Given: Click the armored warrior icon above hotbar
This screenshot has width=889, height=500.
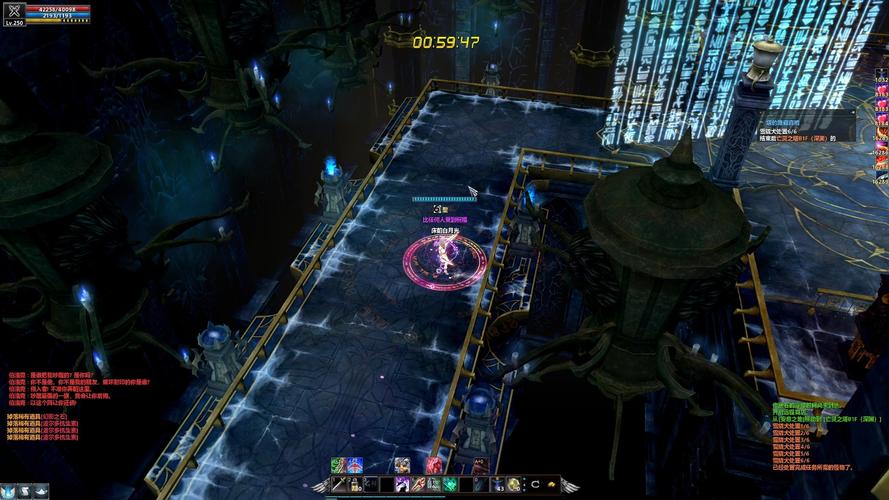Looking at the screenshot, I should coord(401,465).
